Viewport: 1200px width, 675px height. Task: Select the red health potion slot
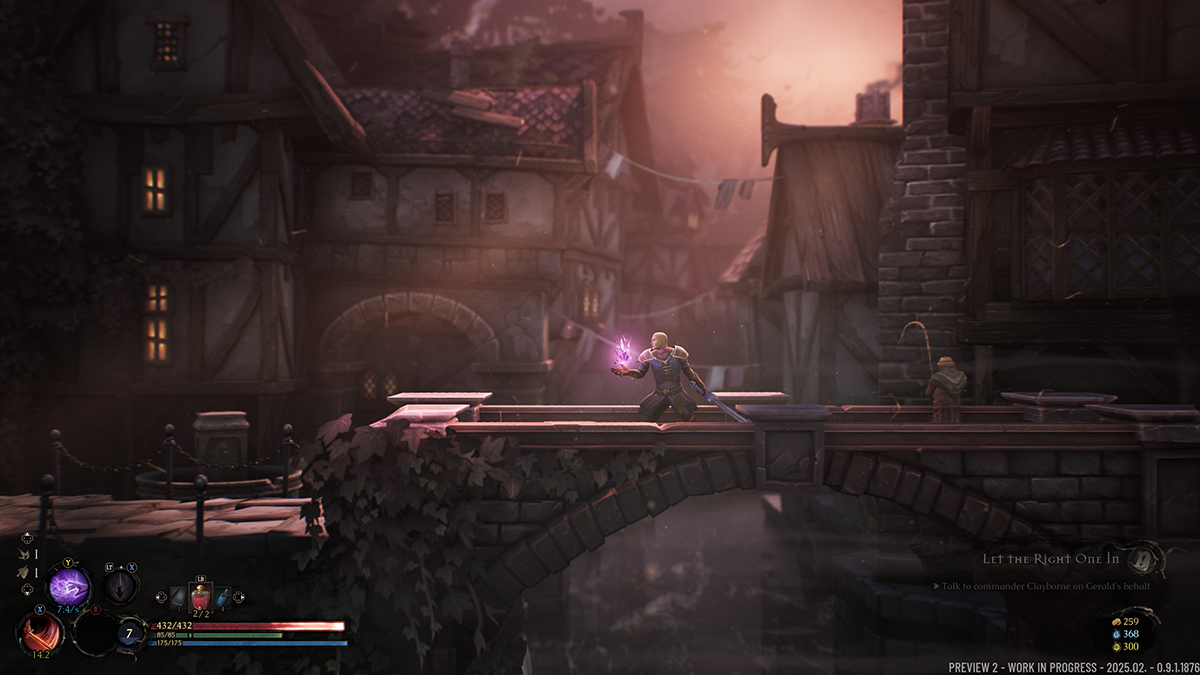tap(200, 597)
